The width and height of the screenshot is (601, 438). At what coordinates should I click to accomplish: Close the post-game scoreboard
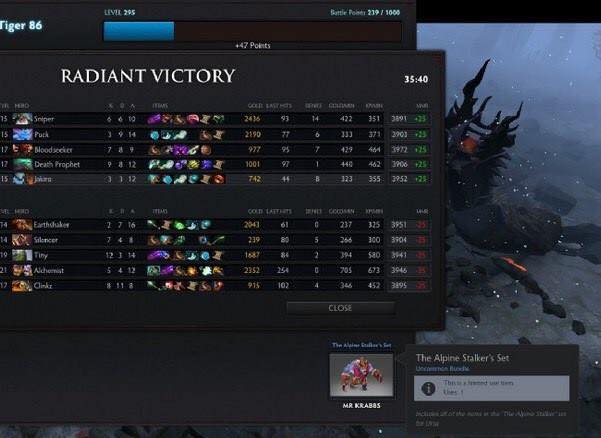(x=340, y=308)
